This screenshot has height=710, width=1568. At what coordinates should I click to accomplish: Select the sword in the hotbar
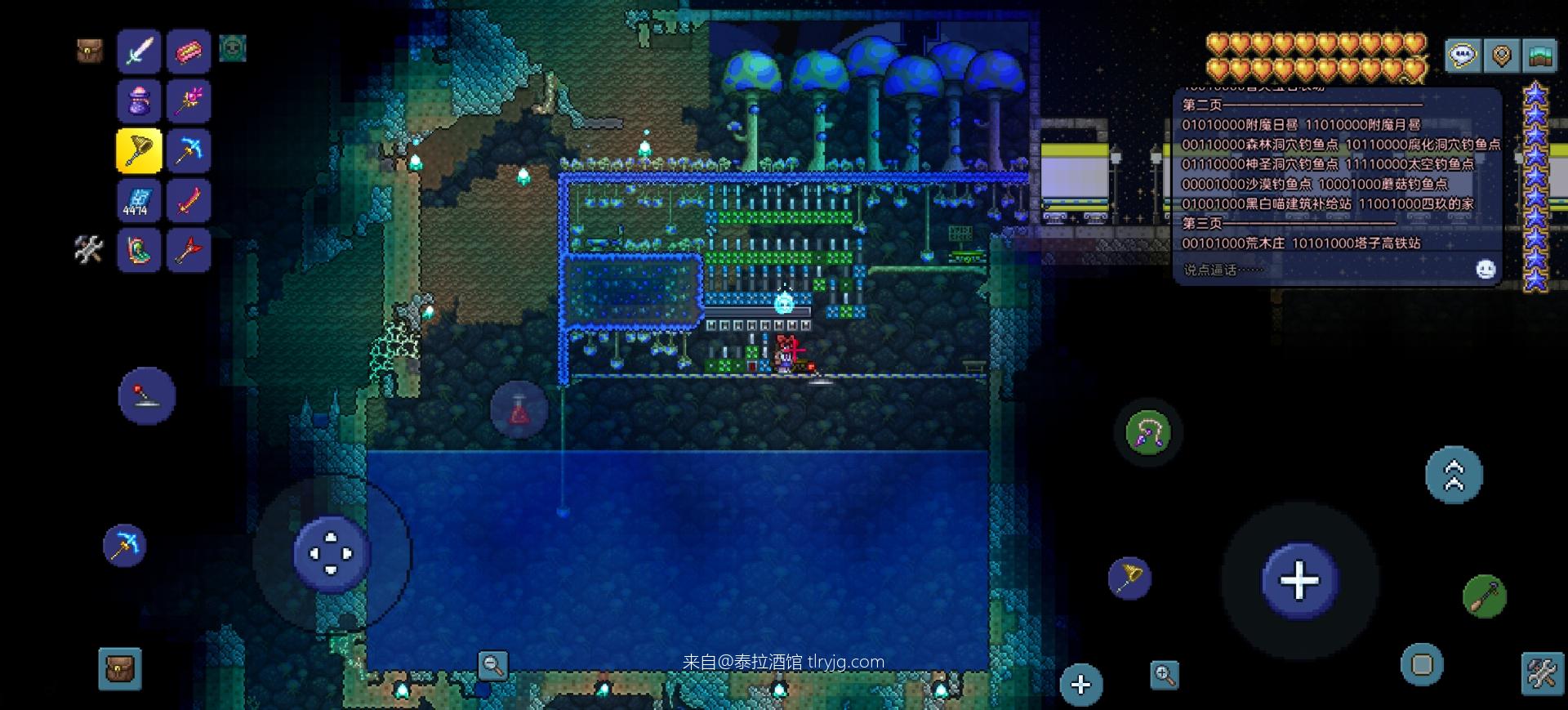coord(139,51)
